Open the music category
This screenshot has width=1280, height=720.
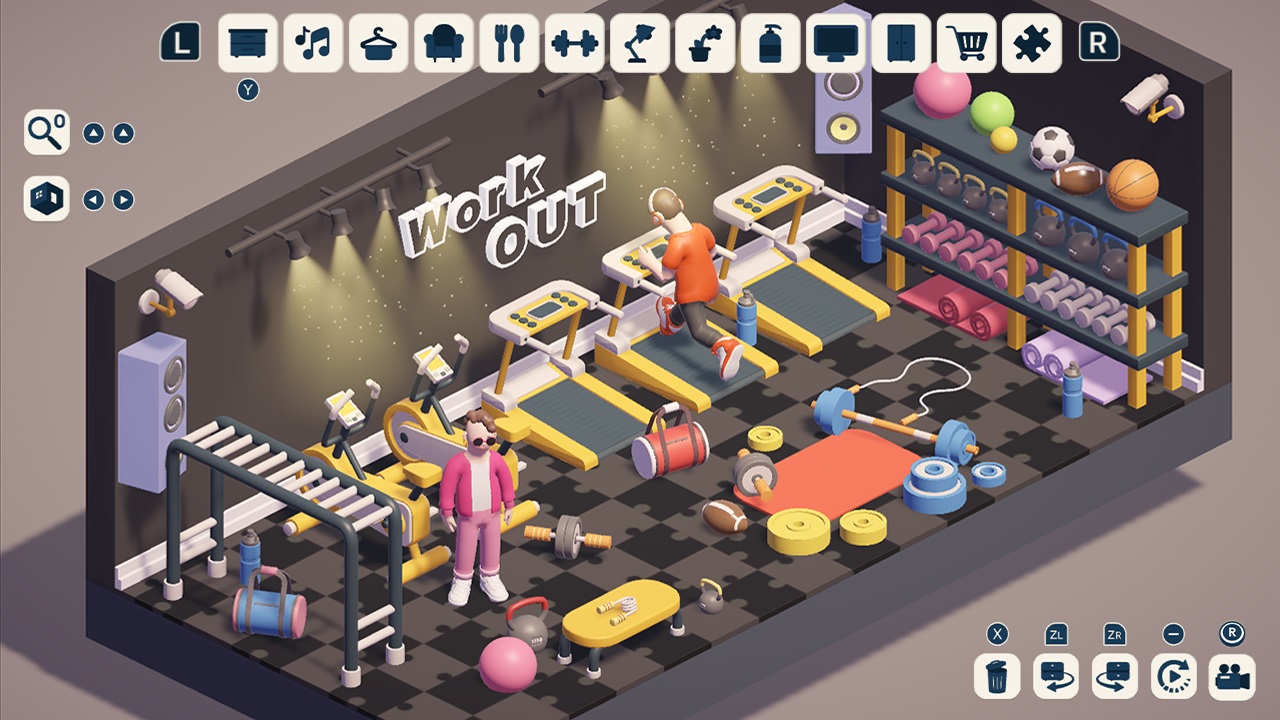point(311,45)
